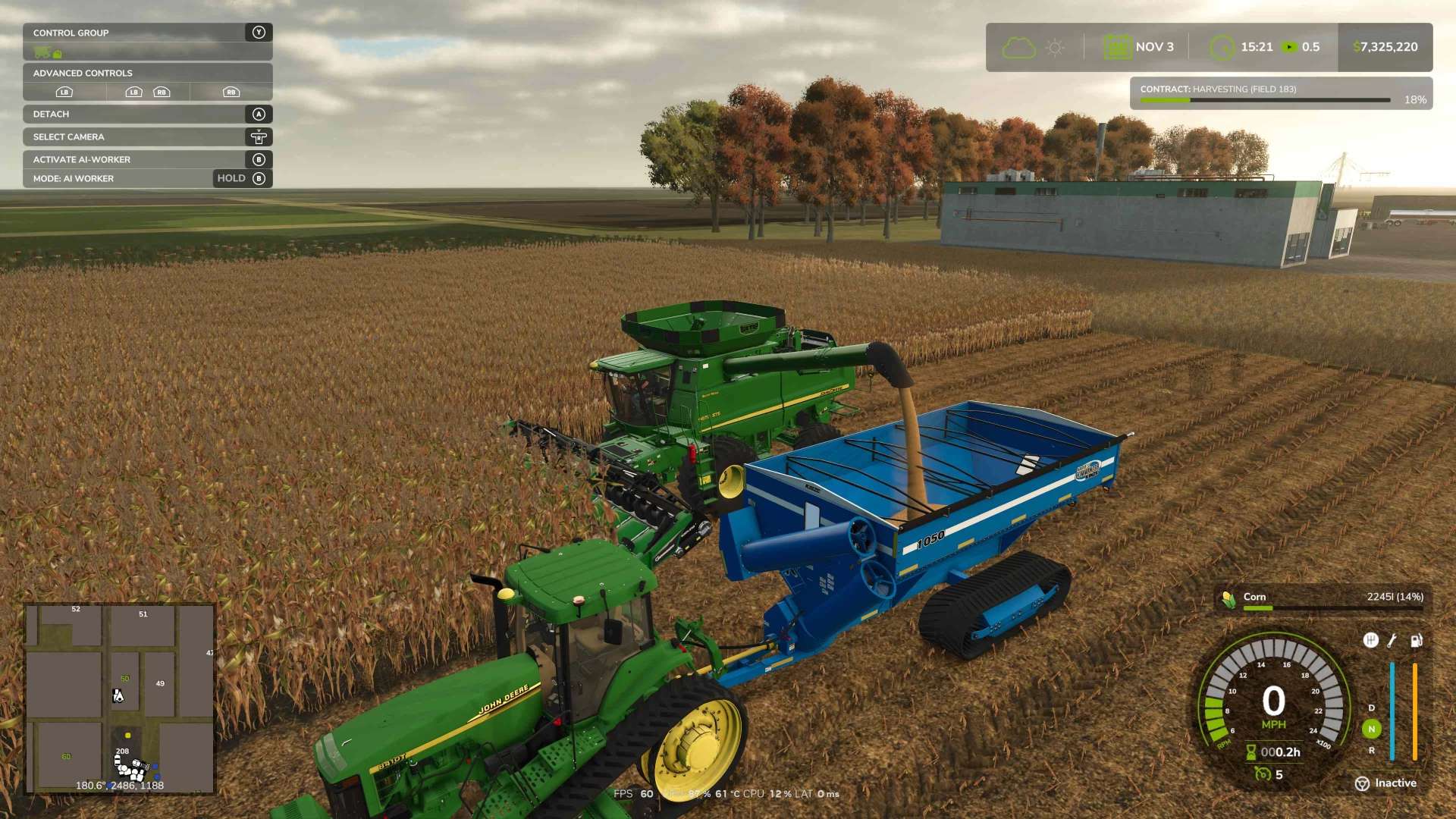The width and height of the screenshot is (1456, 819).
Task: Click the cruise control speed icon
Action: (1263, 774)
